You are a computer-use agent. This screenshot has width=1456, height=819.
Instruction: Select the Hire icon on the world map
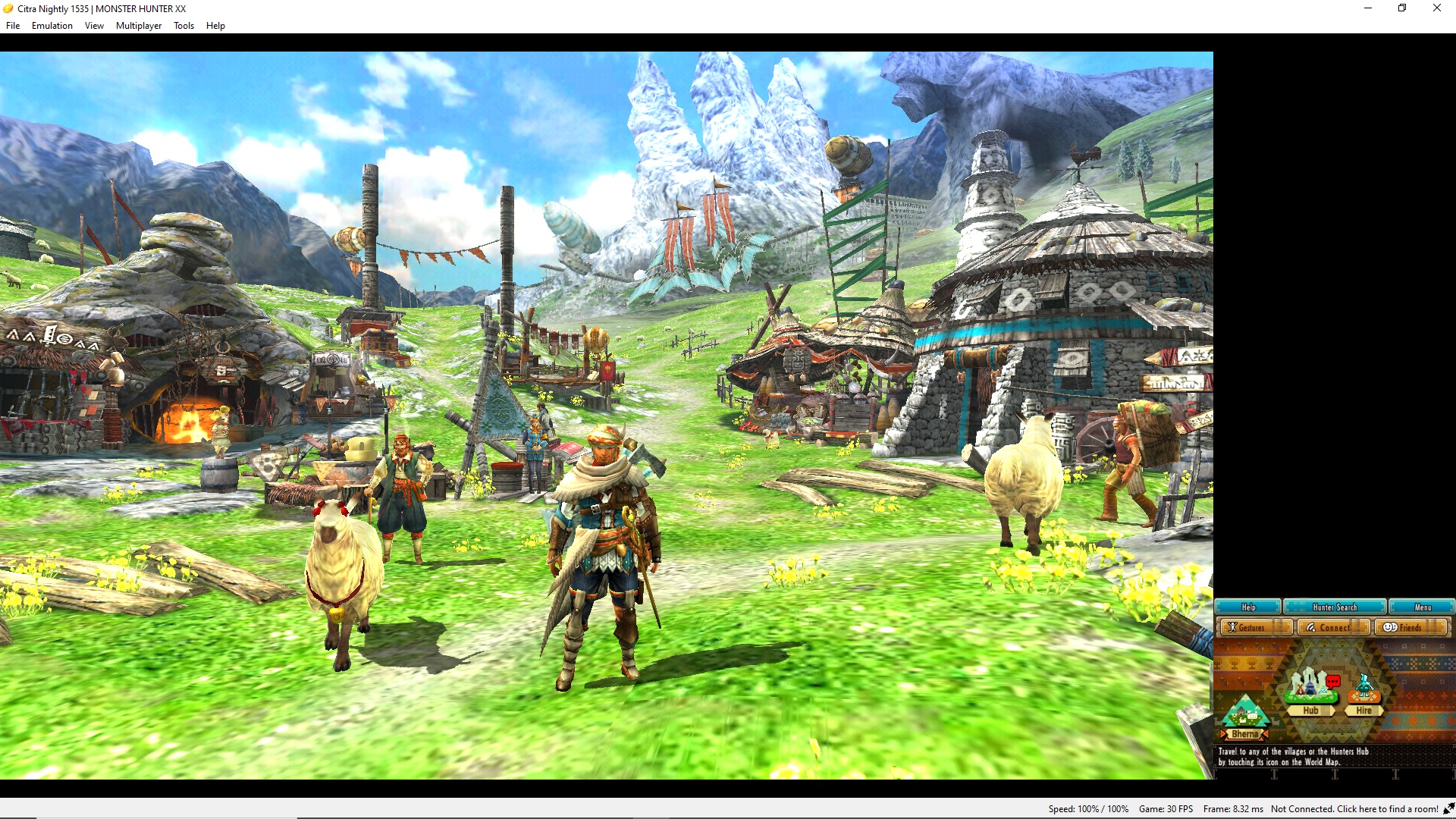click(x=1364, y=694)
